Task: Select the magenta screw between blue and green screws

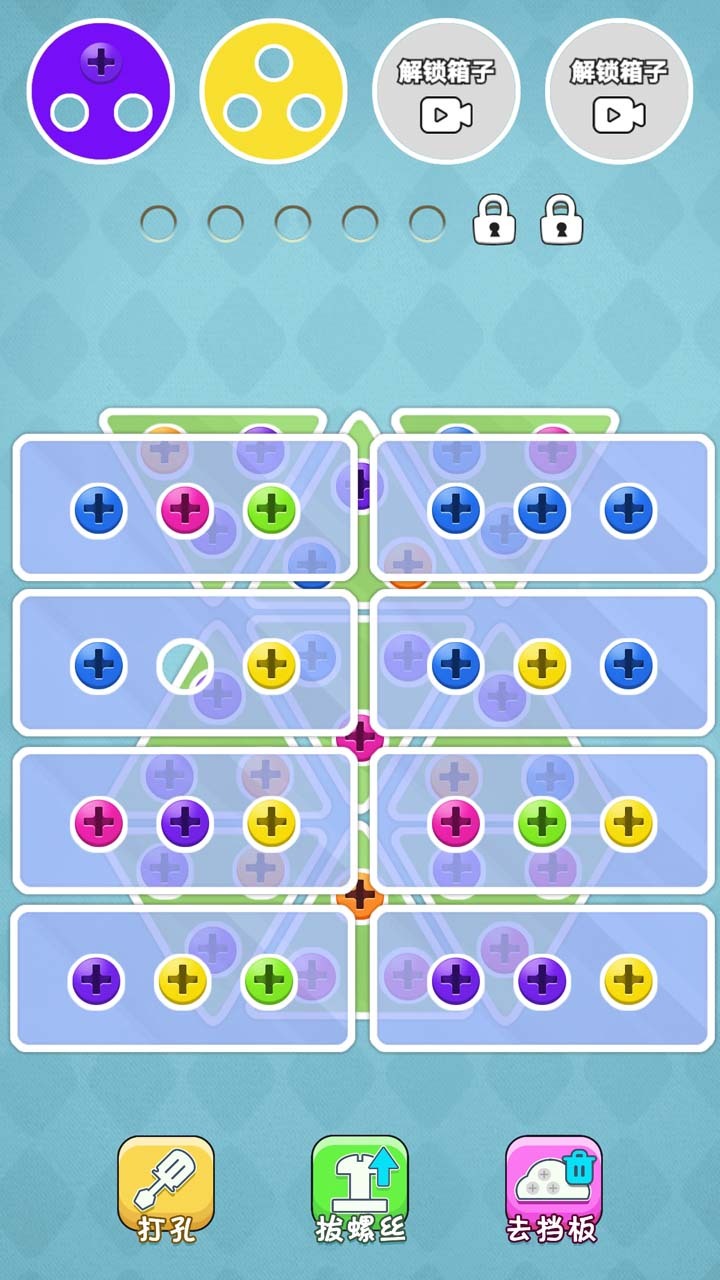Action: tap(185, 510)
